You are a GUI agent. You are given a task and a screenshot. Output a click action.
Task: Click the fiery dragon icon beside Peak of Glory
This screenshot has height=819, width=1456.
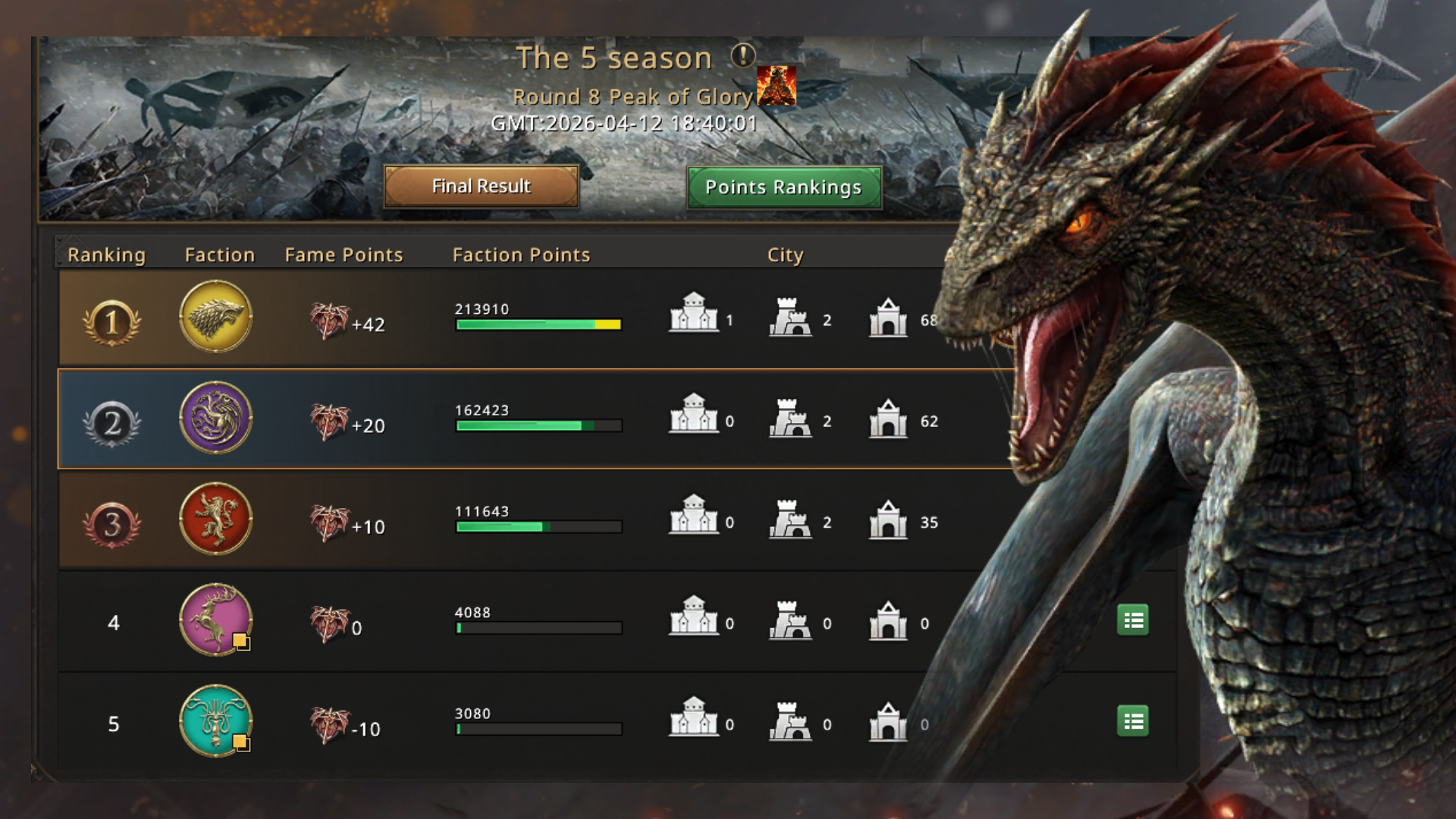pyautogui.click(x=777, y=86)
